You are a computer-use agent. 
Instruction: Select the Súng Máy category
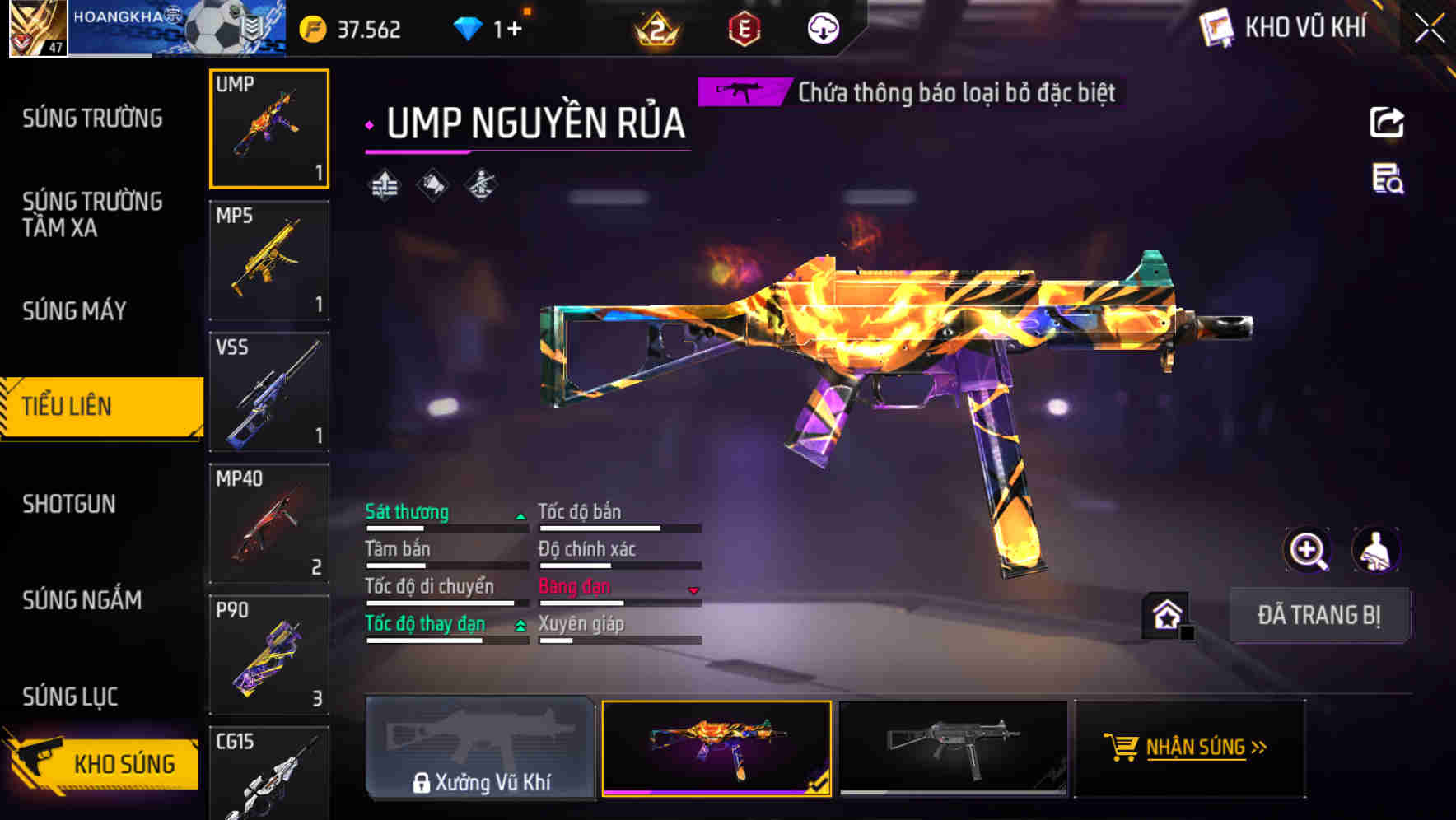74,311
